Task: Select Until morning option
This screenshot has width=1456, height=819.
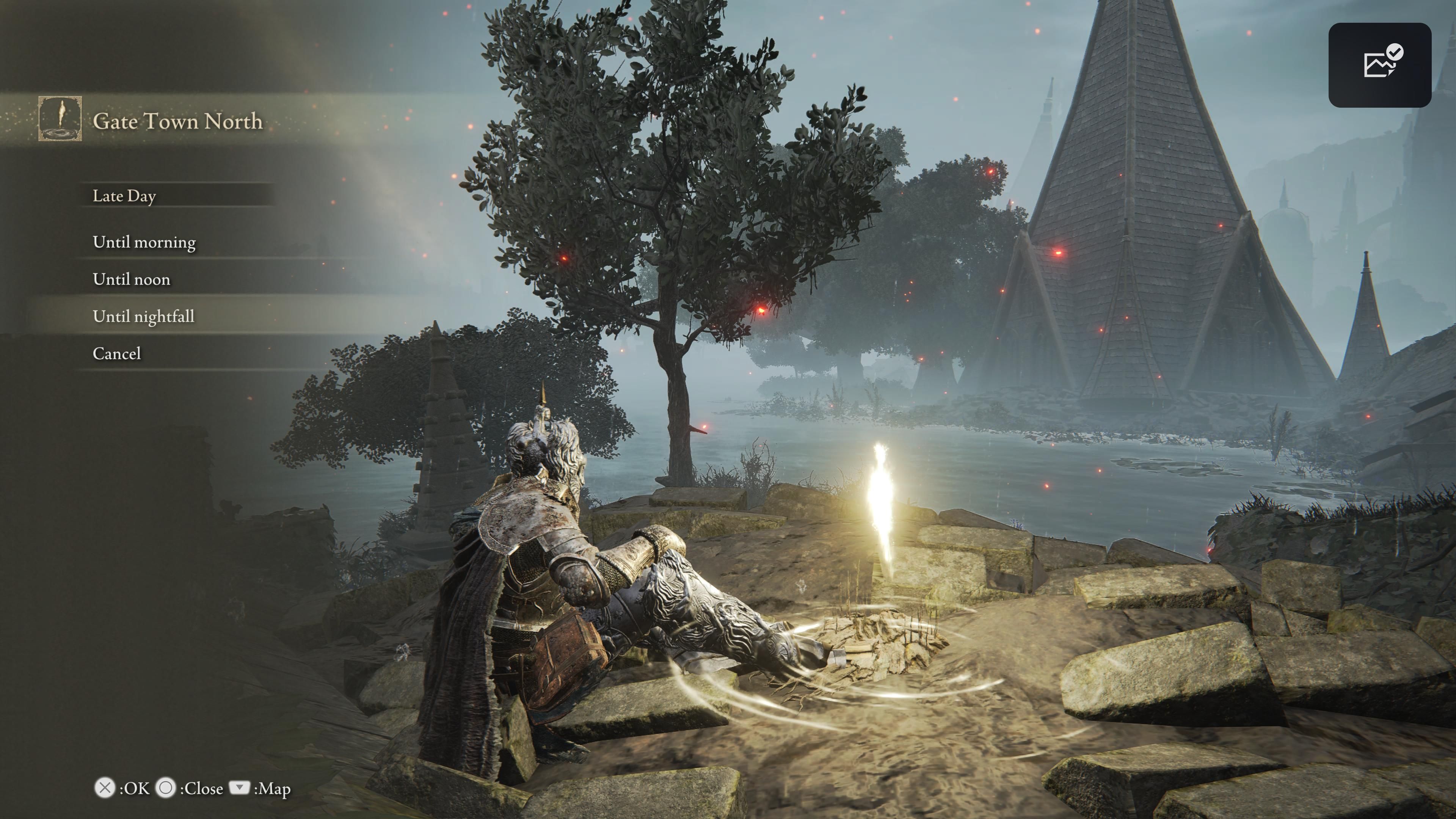Action: 144,242
